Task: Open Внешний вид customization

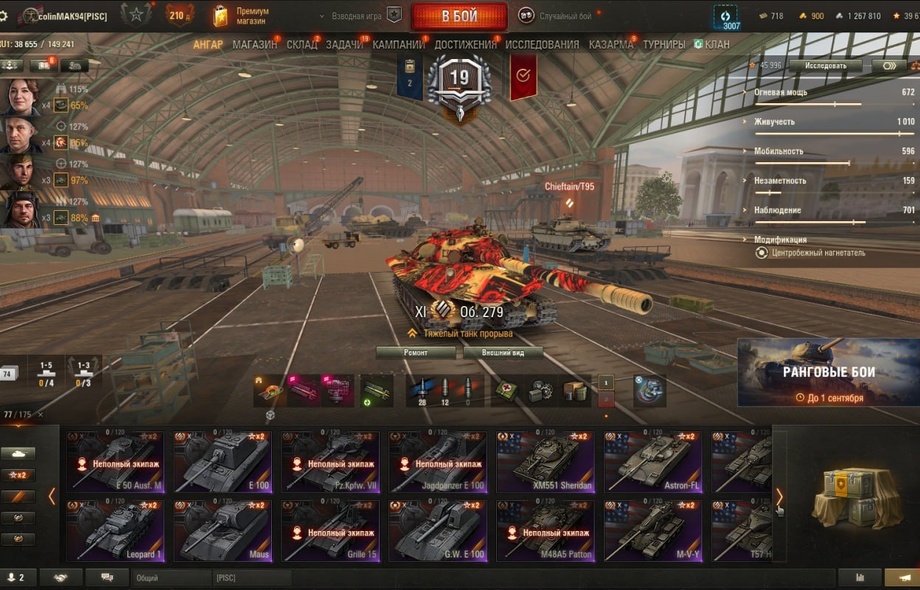Action: click(503, 353)
